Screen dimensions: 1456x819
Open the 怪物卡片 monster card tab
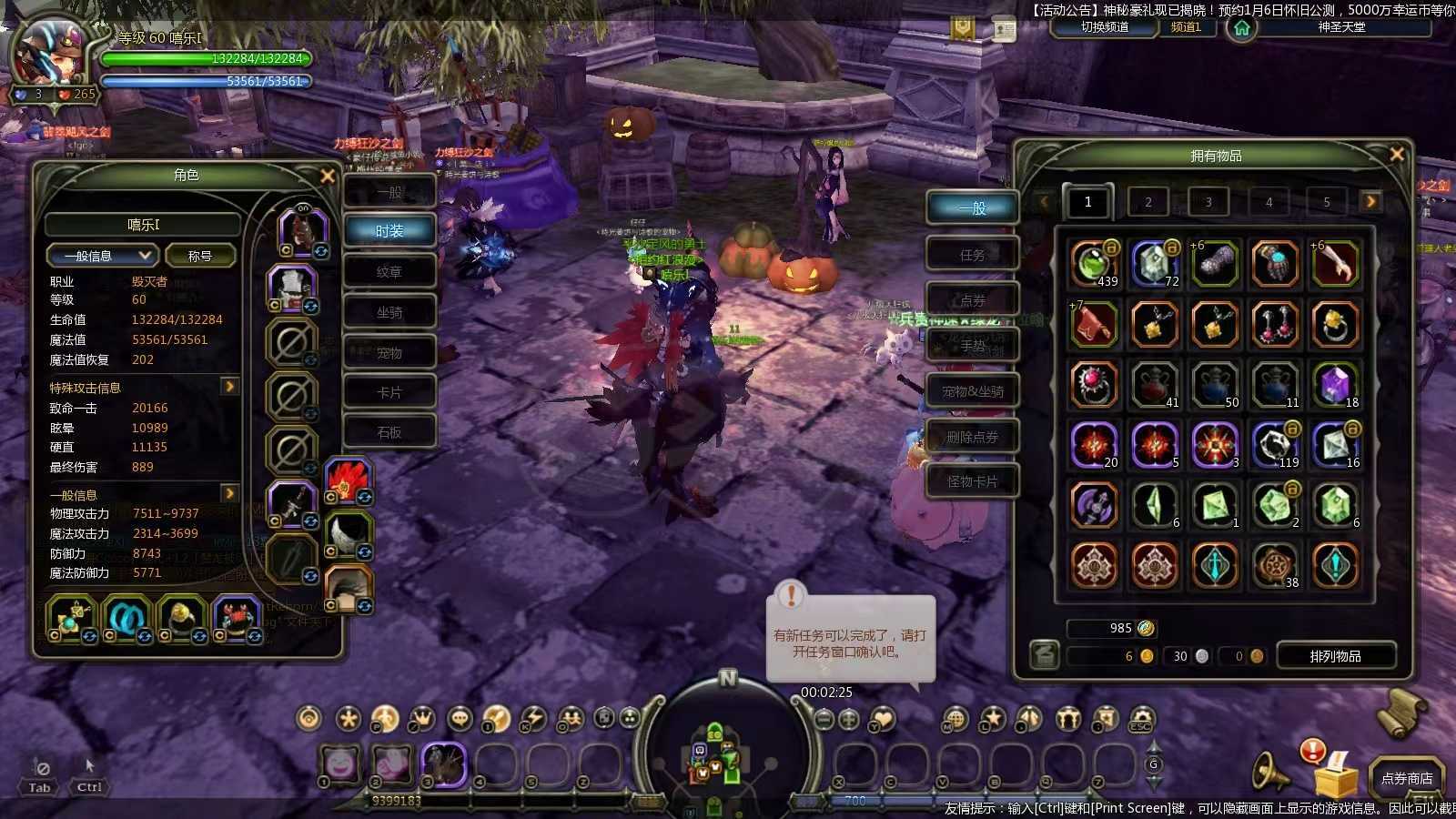point(972,481)
